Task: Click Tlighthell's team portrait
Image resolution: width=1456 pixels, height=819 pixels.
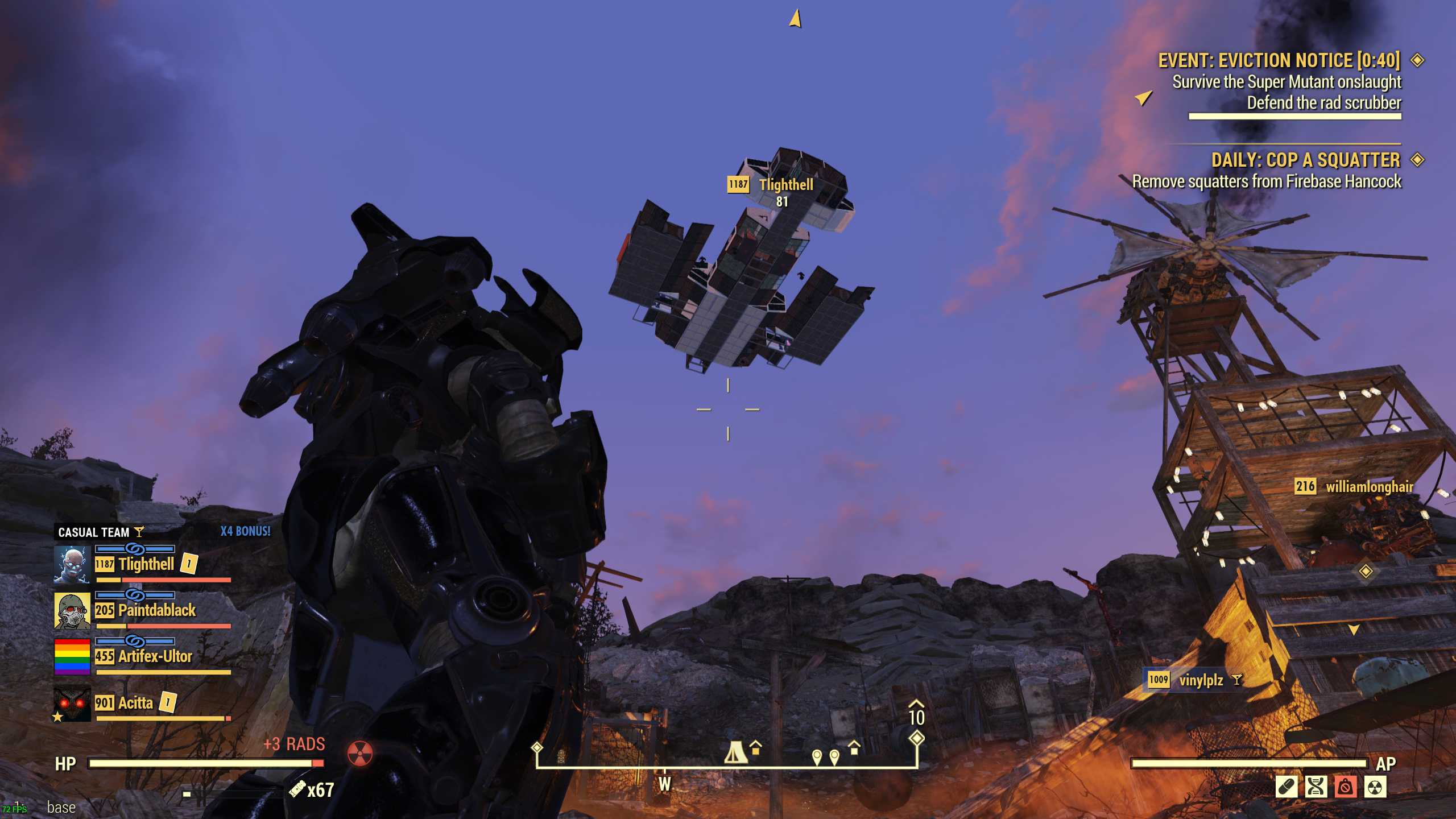Action: 72,565
